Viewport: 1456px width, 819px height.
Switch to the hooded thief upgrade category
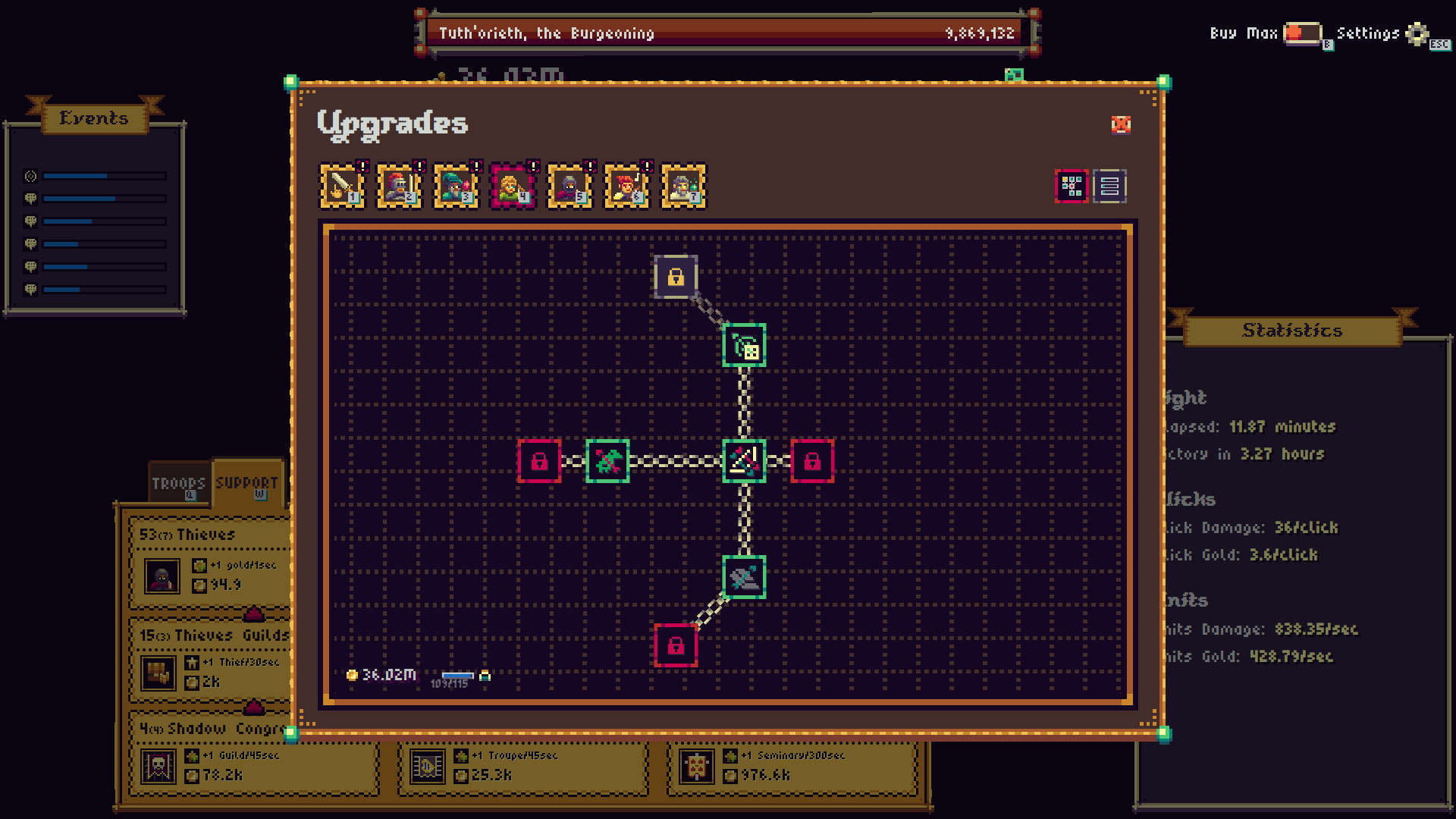pos(570,187)
